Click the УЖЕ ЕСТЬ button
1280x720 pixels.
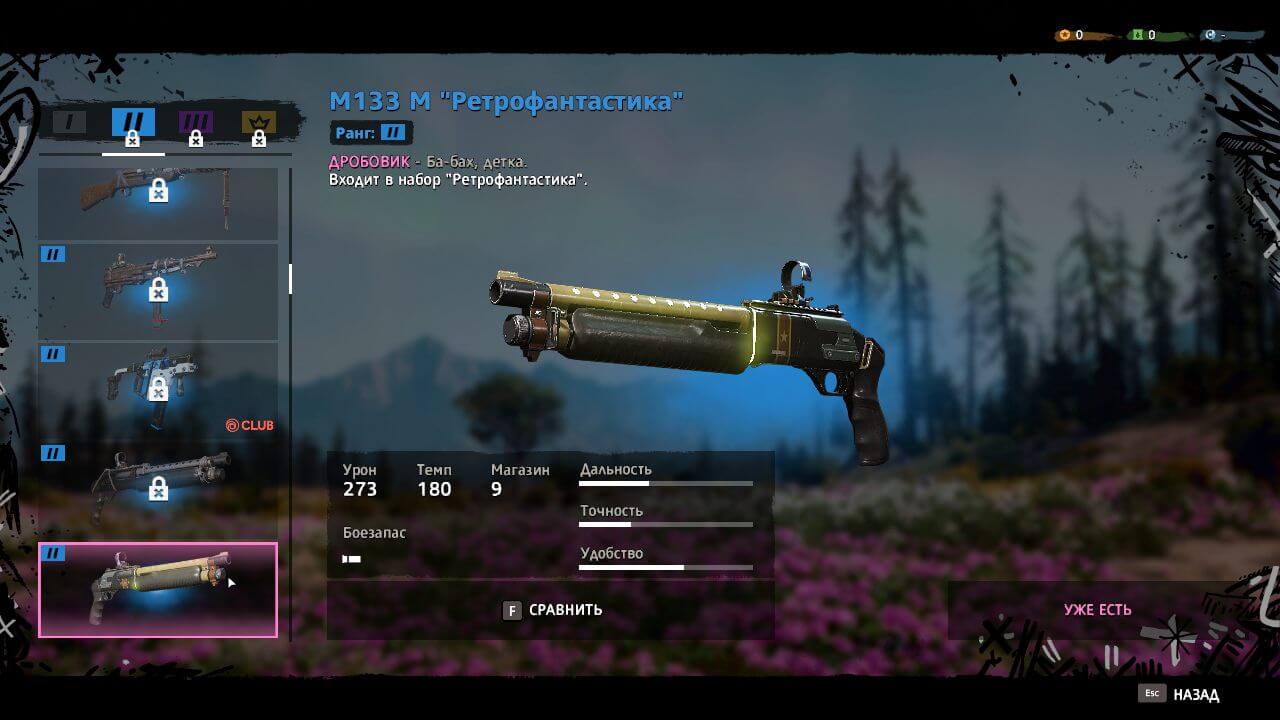pyautogui.click(x=1097, y=610)
